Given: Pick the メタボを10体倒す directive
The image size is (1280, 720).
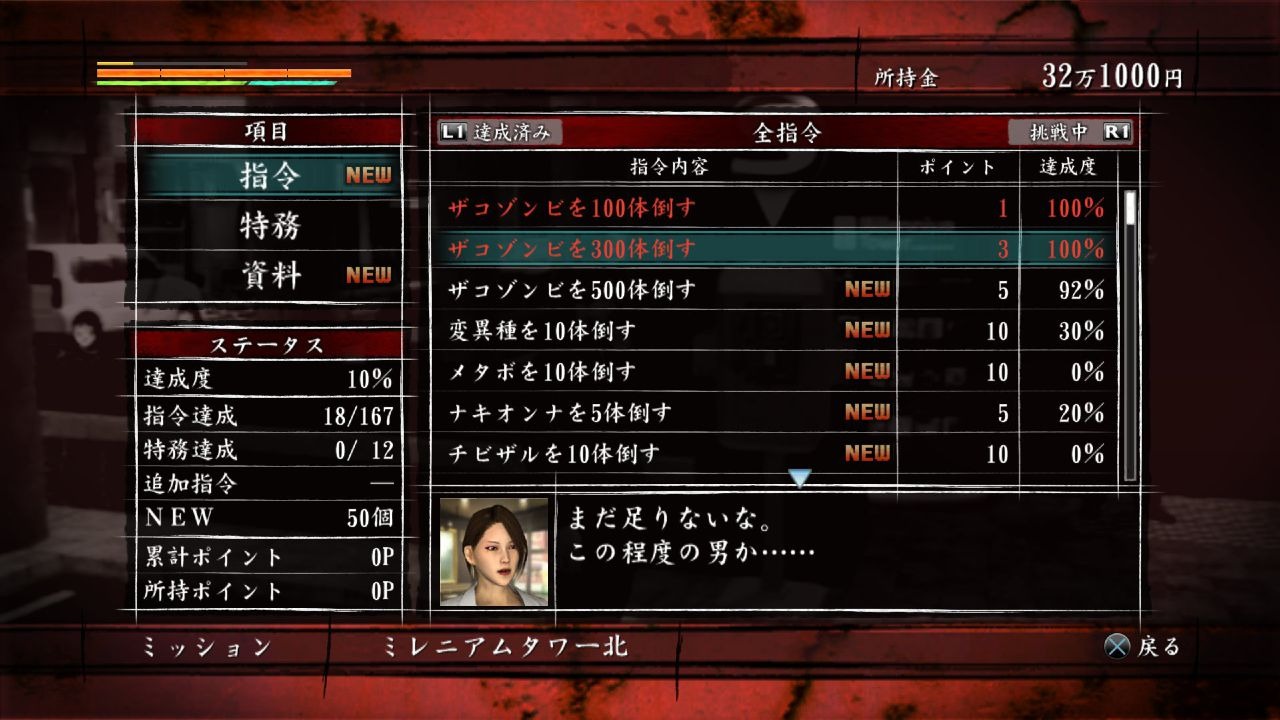Looking at the screenshot, I should coord(775,372).
